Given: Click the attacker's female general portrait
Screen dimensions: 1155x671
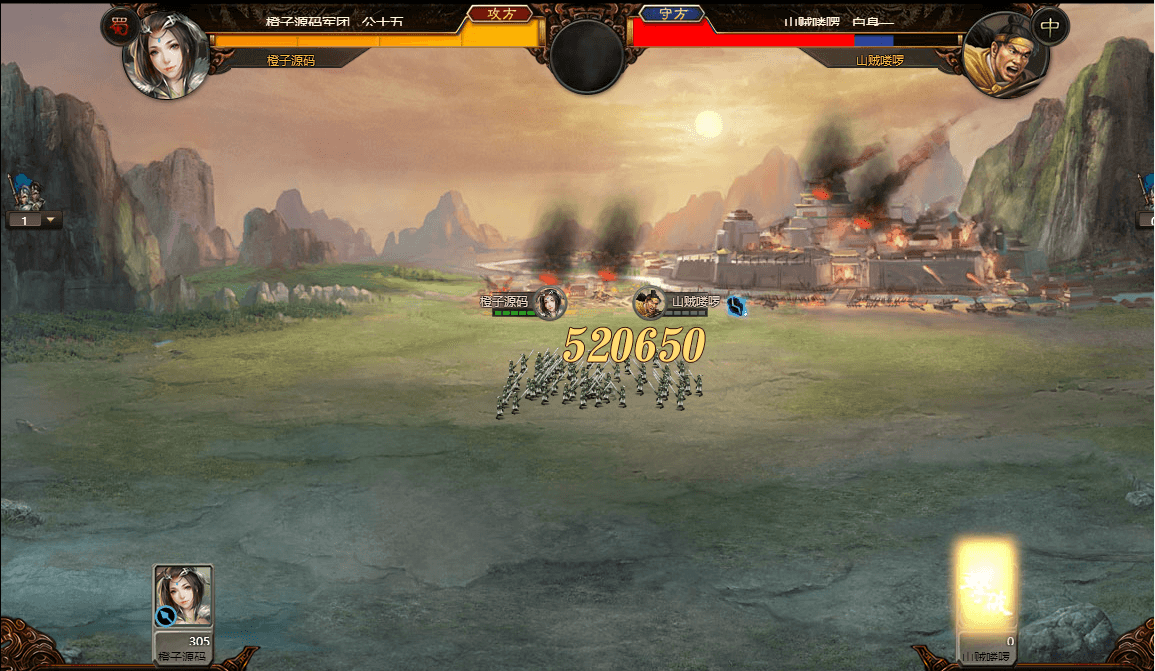Looking at the screenshot, I should [x=165, y=55].
